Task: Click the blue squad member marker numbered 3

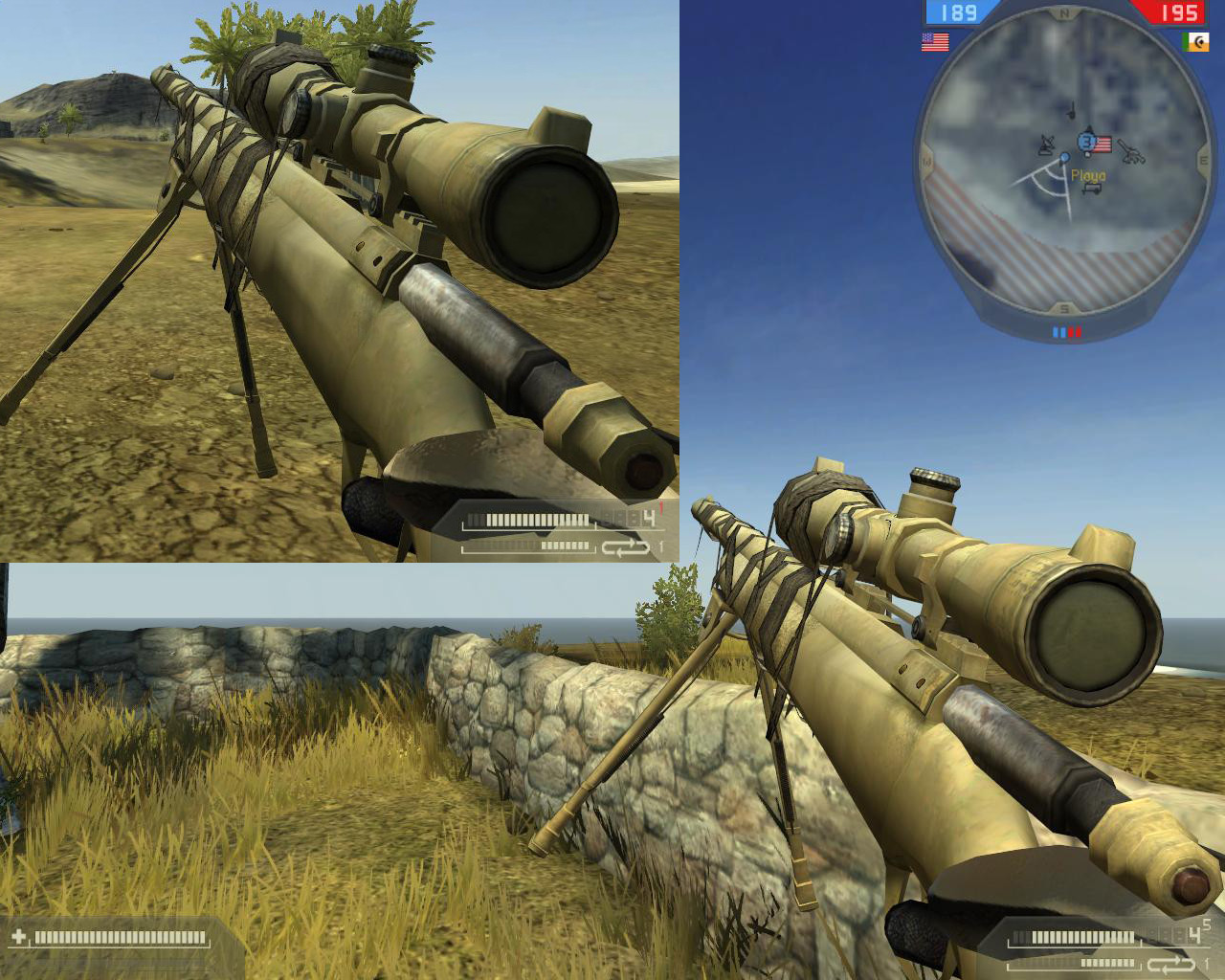Action: pos(1085,142)
